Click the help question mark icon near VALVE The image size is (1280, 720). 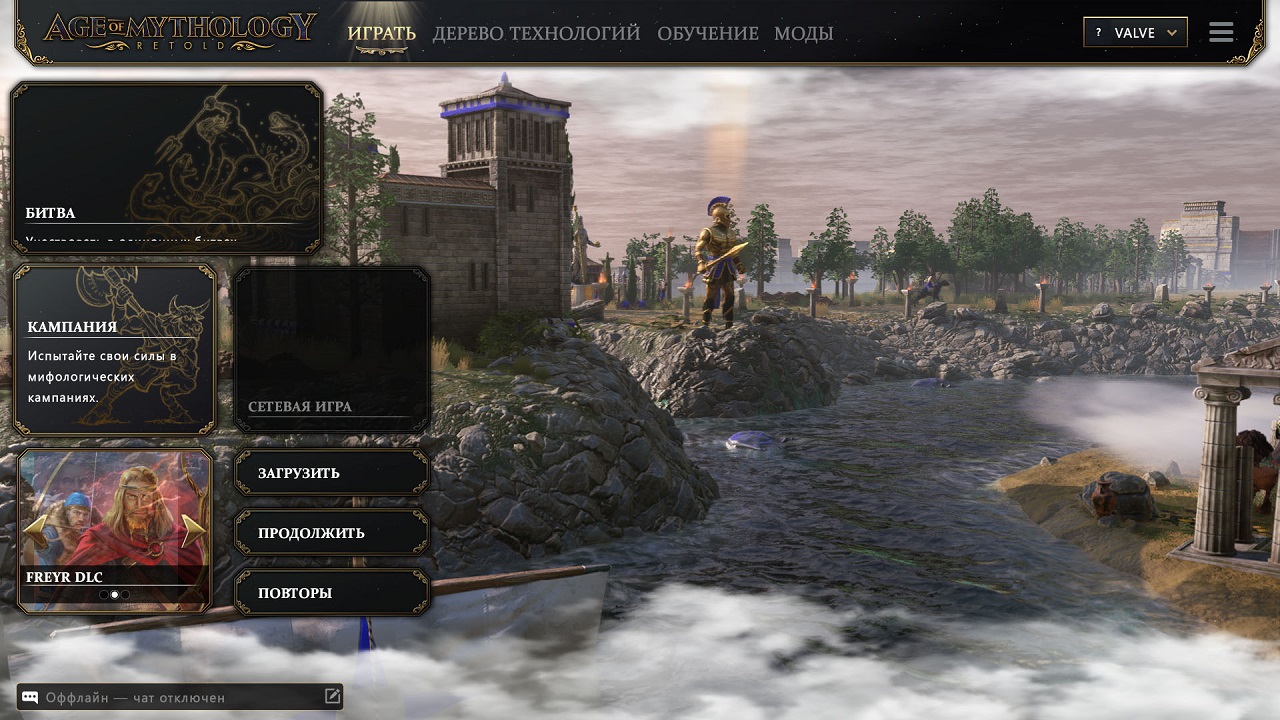coord(1098,31)
